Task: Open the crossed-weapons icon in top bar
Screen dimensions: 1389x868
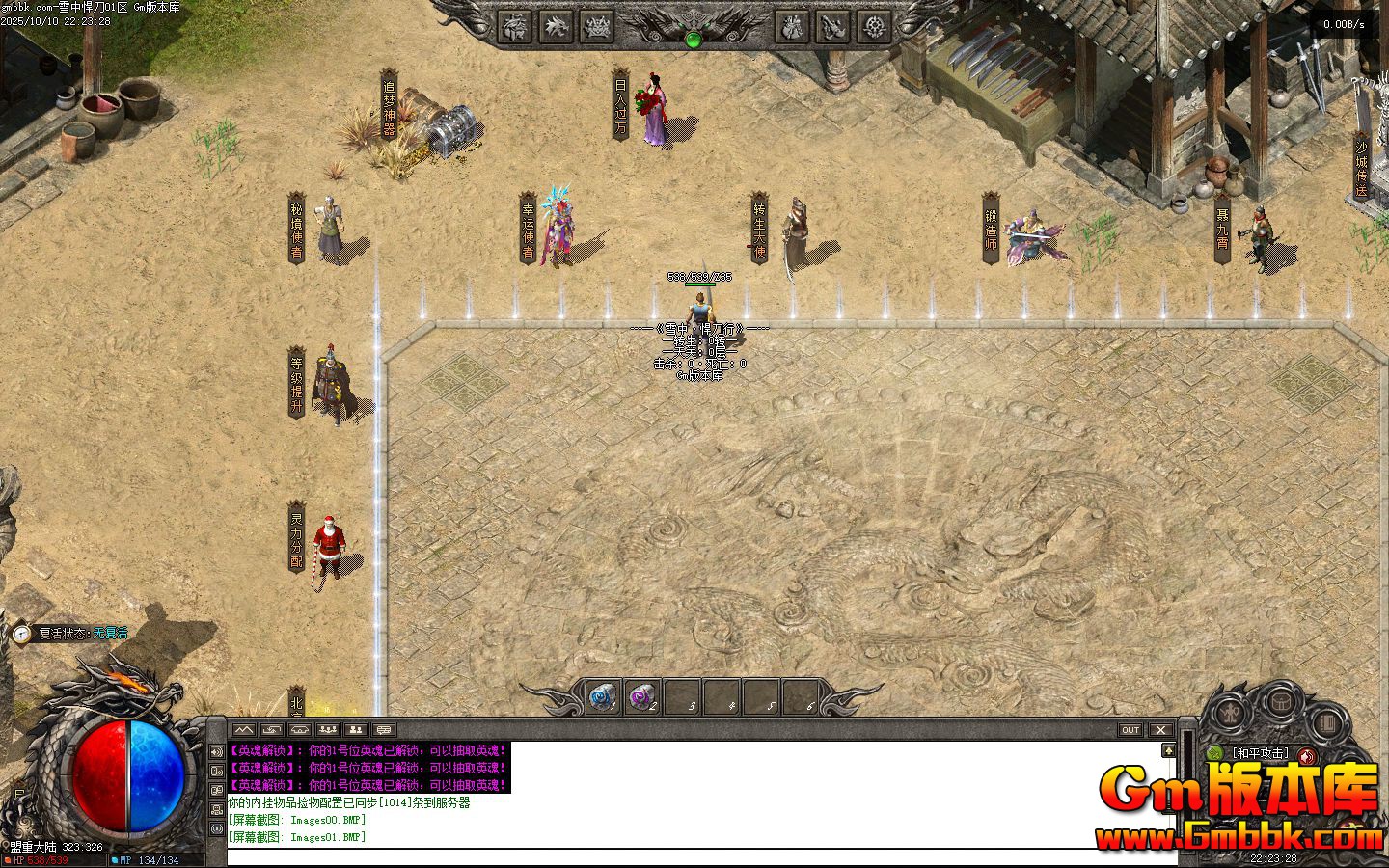Action: 833,27
